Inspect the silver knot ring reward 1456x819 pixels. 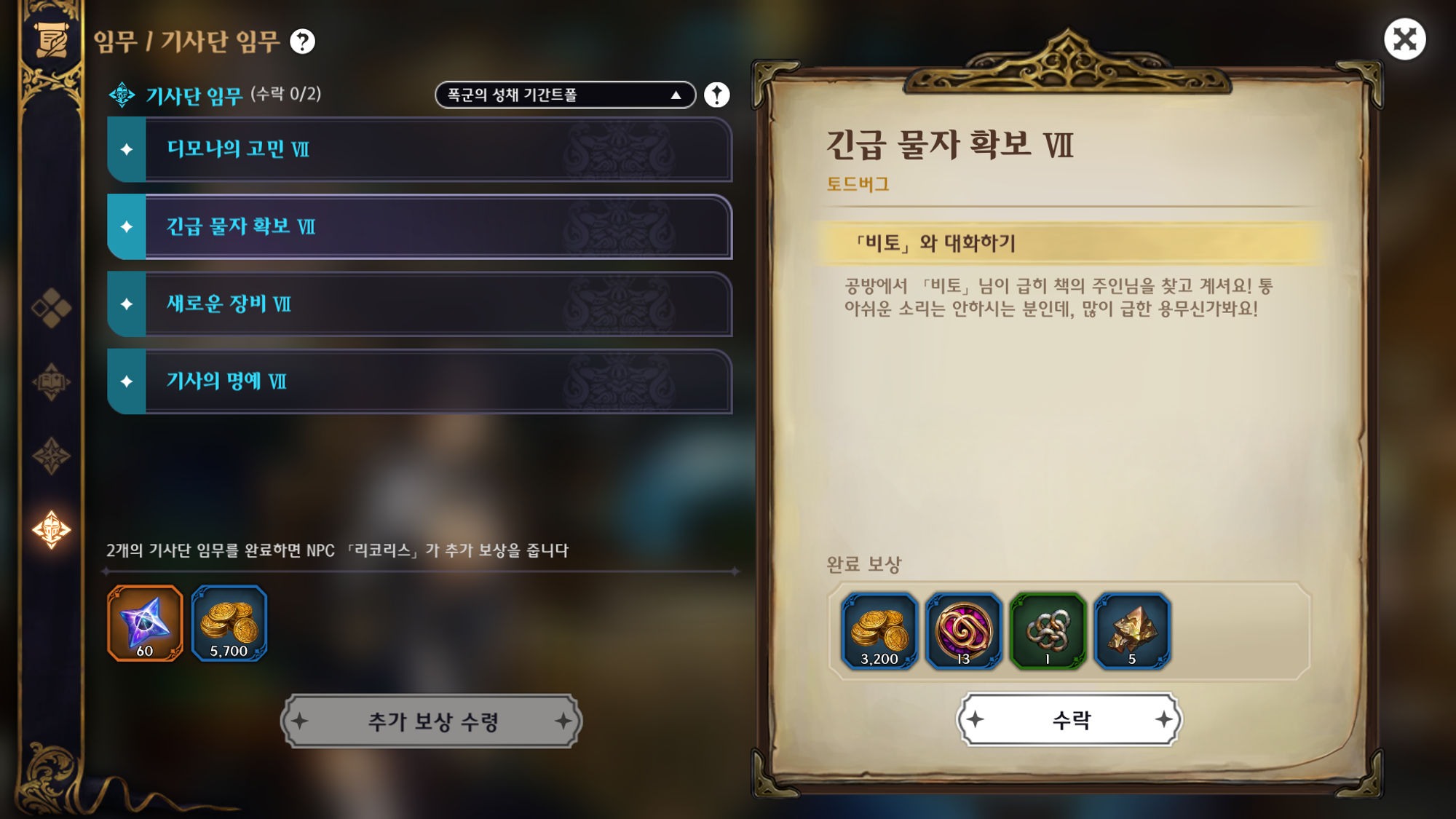(1048, 630)
